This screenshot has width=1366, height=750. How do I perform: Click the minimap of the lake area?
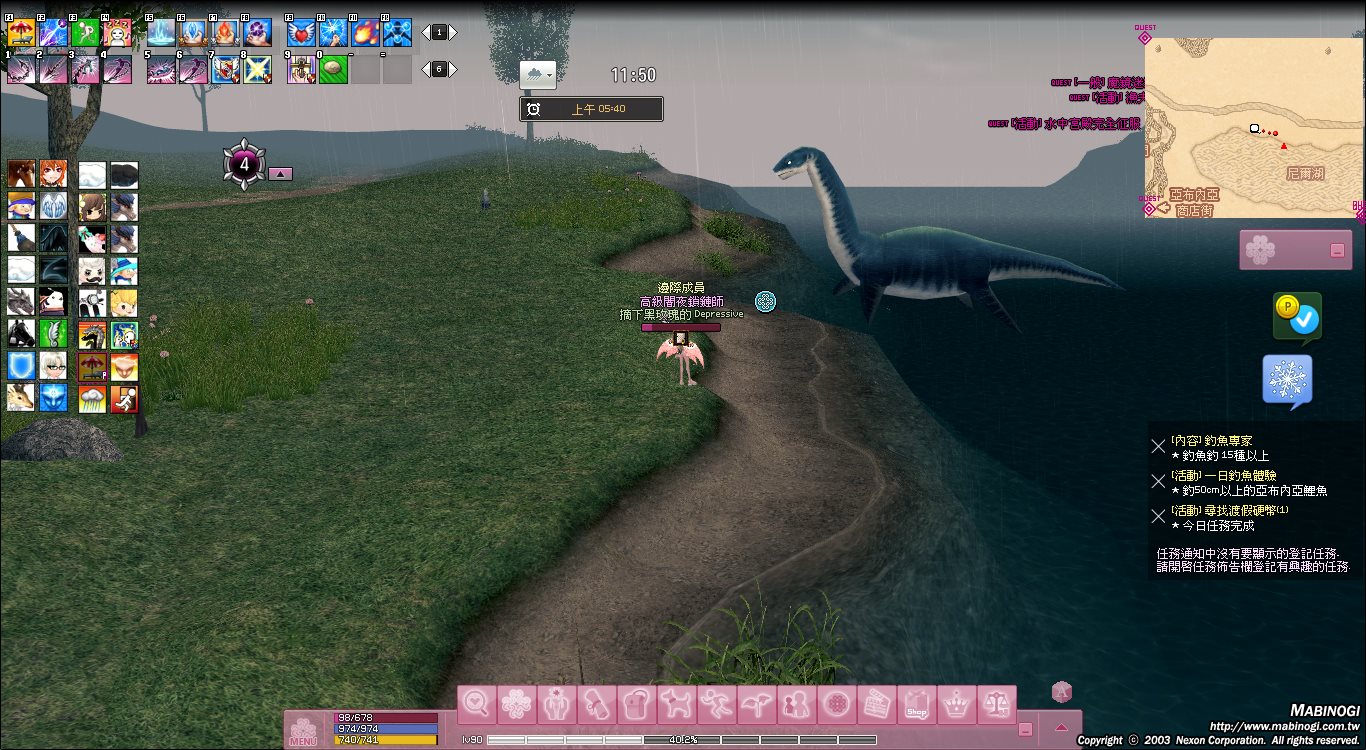[x=1253, y=128]
